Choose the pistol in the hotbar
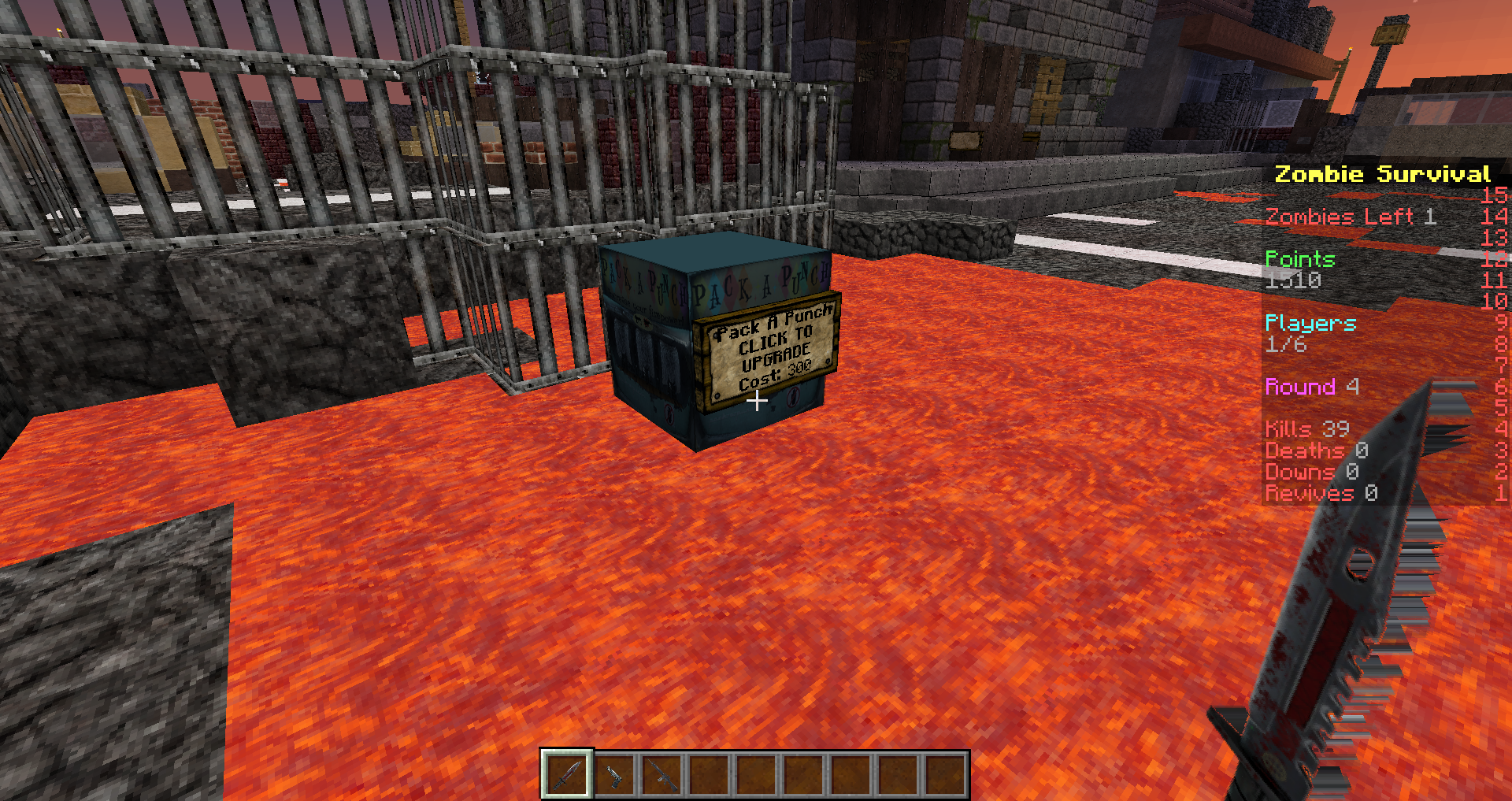Image resolution: width=1512 pixels, height=801 pixels. click(x=613, y=775)
